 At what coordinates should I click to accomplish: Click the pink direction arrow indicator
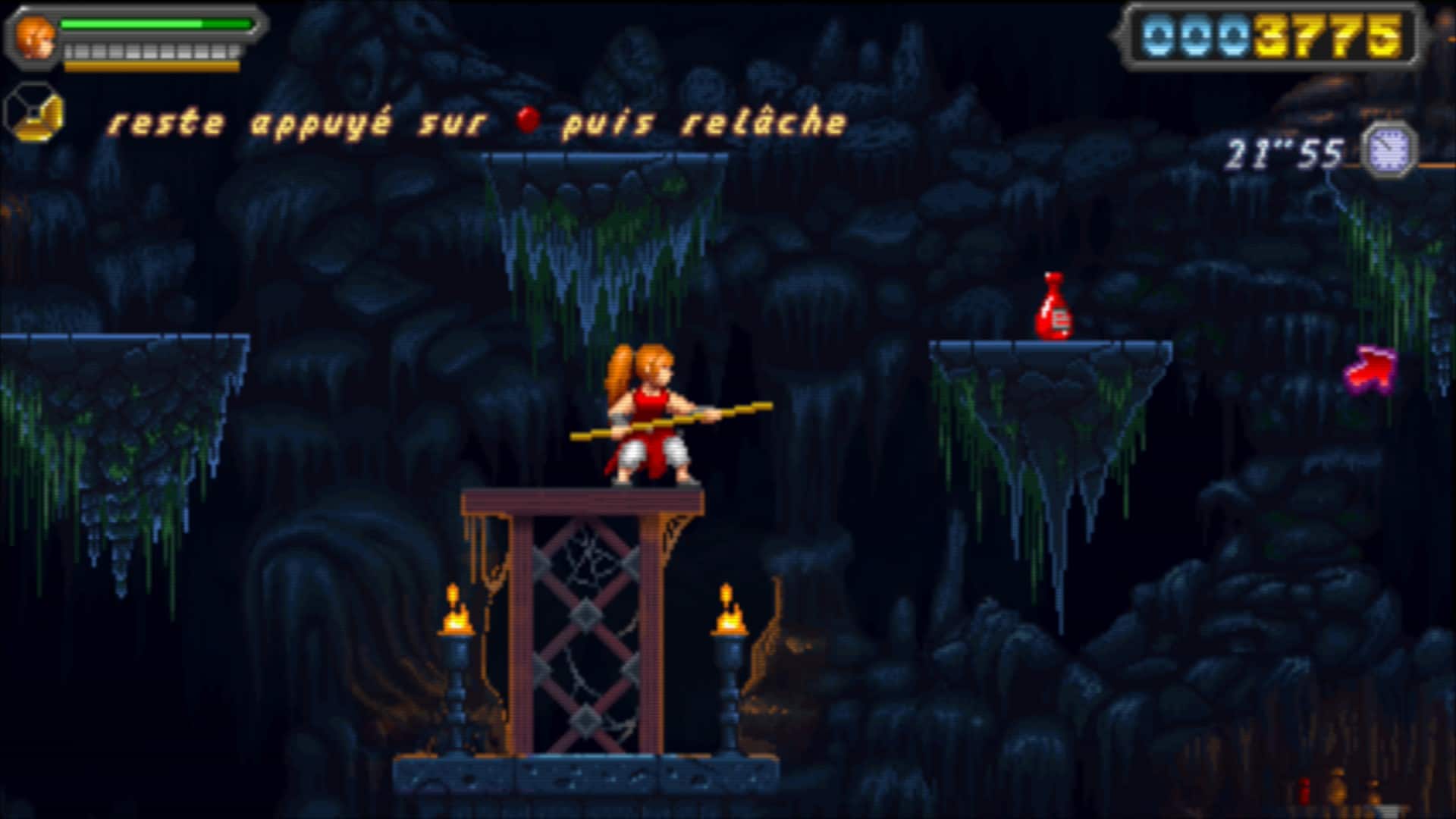[1371, 369]
